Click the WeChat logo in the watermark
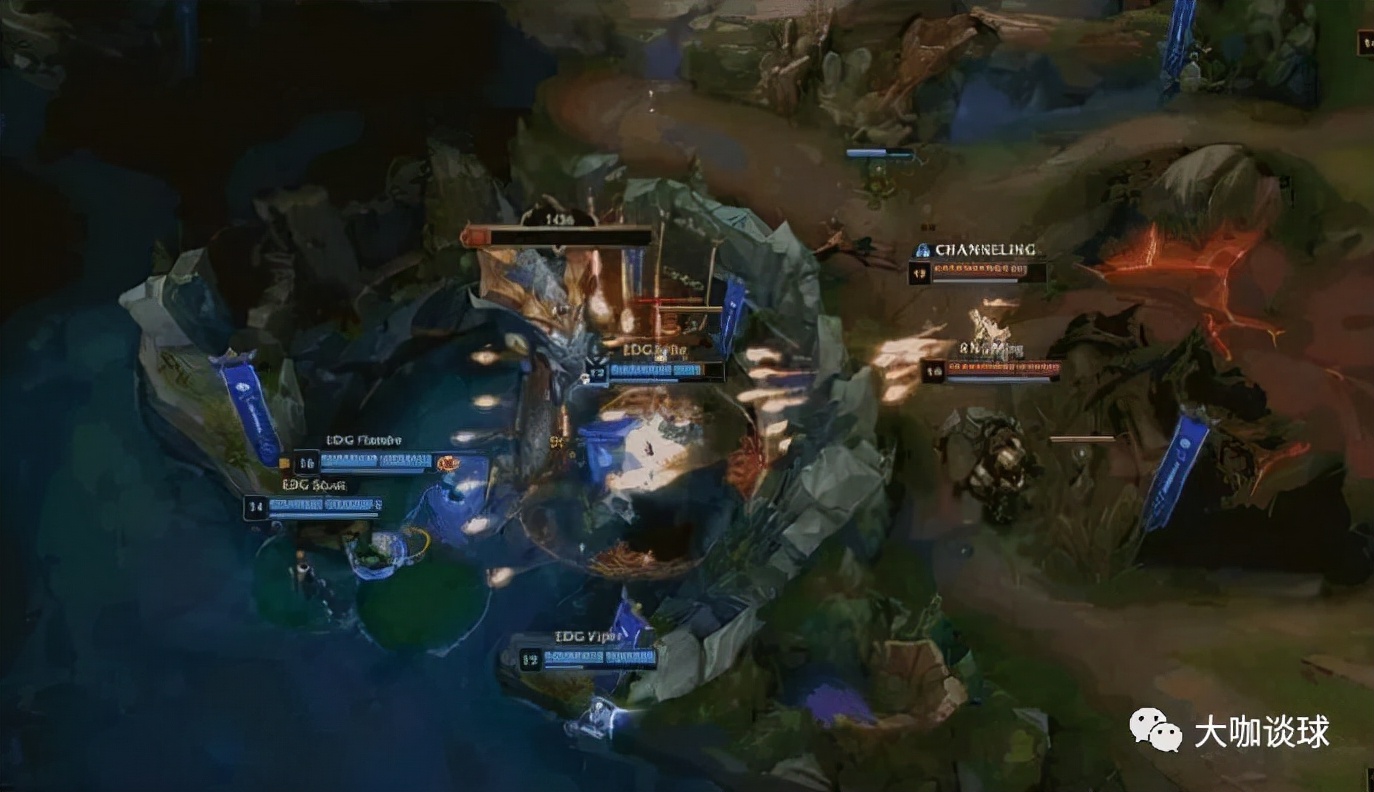The width and height of the screenshot is (1374, 792). [x=1155, y=732]
